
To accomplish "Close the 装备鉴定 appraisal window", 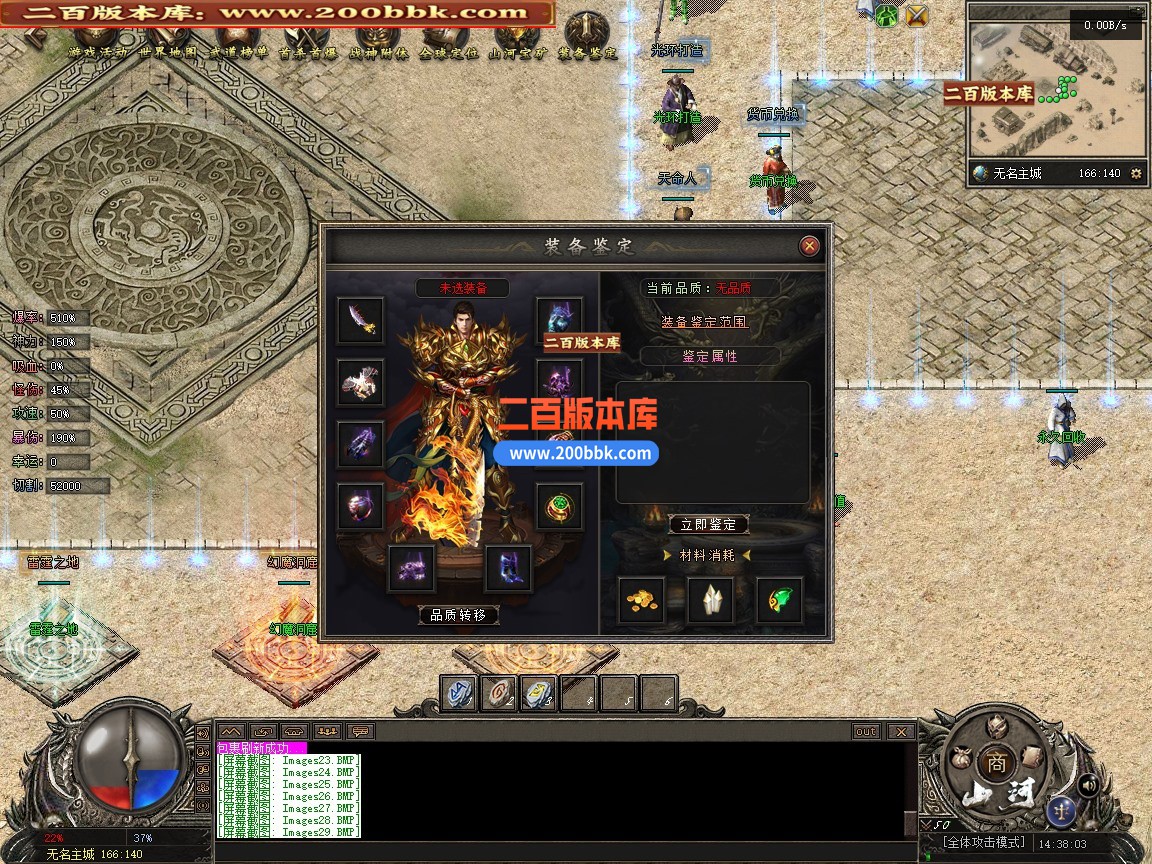I will click(x=810, y=246).
